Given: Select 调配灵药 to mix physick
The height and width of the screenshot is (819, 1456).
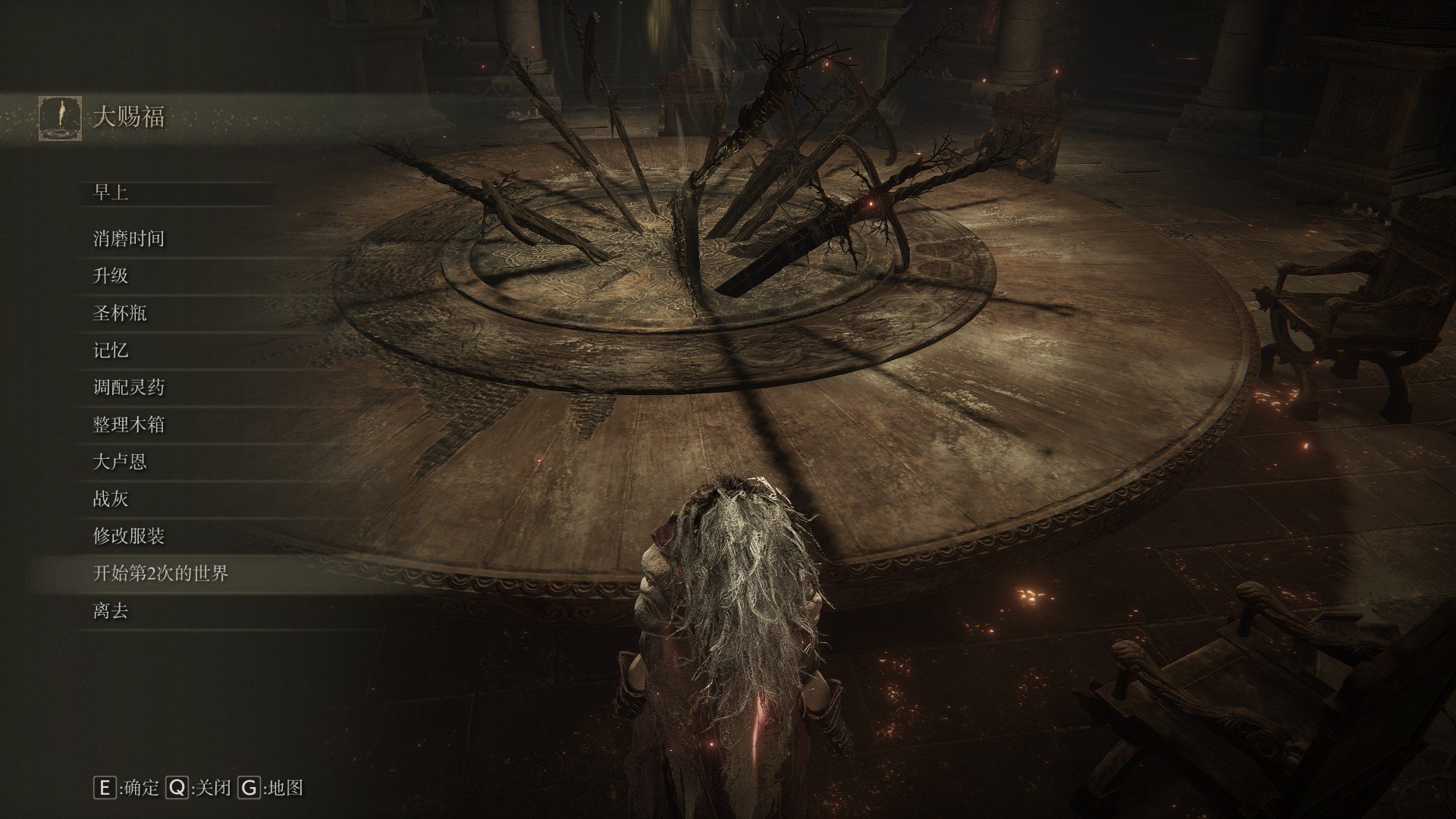Looking at the screenshot, I should [x=128, y=388].
